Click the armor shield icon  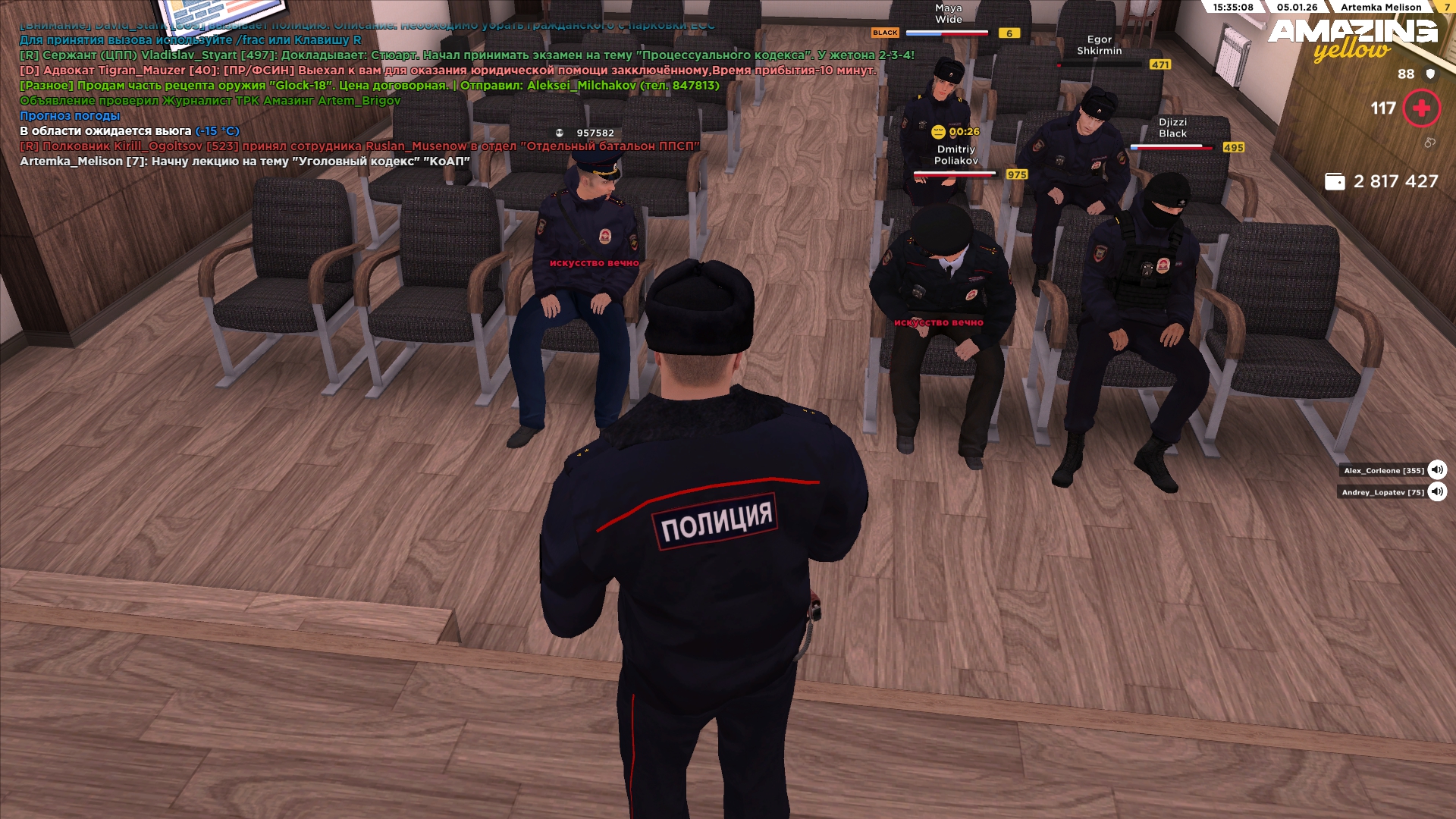[1431, 74]
